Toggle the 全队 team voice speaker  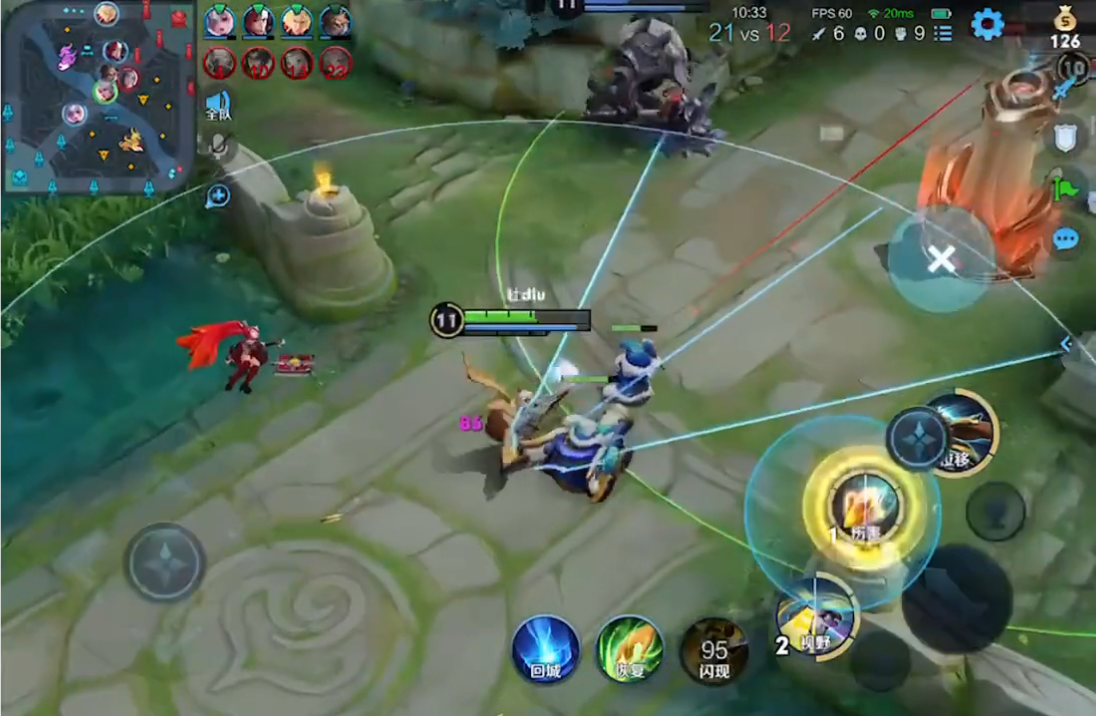click(218, 105)
